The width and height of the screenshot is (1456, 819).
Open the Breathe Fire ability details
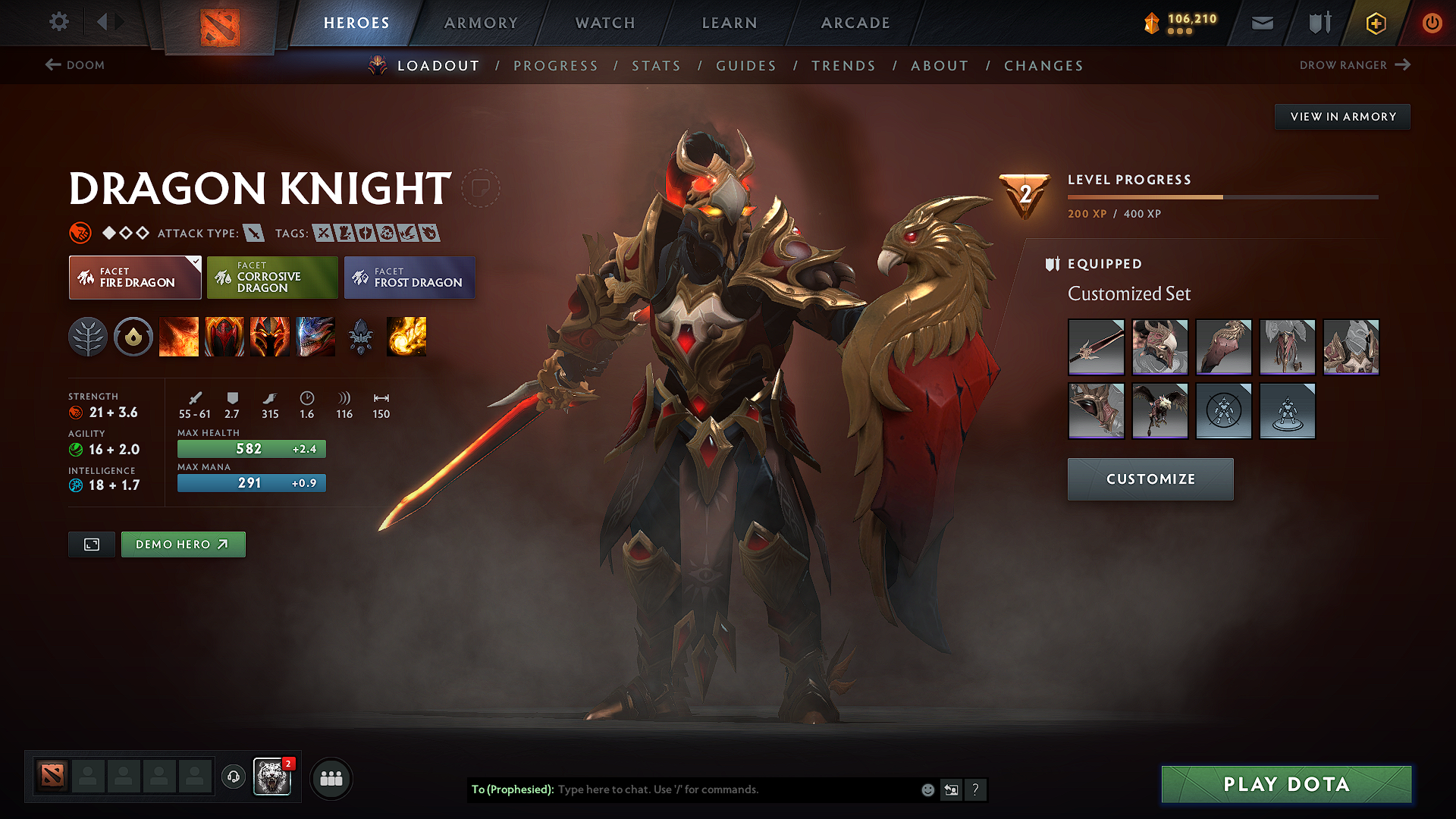click(179, 337)
